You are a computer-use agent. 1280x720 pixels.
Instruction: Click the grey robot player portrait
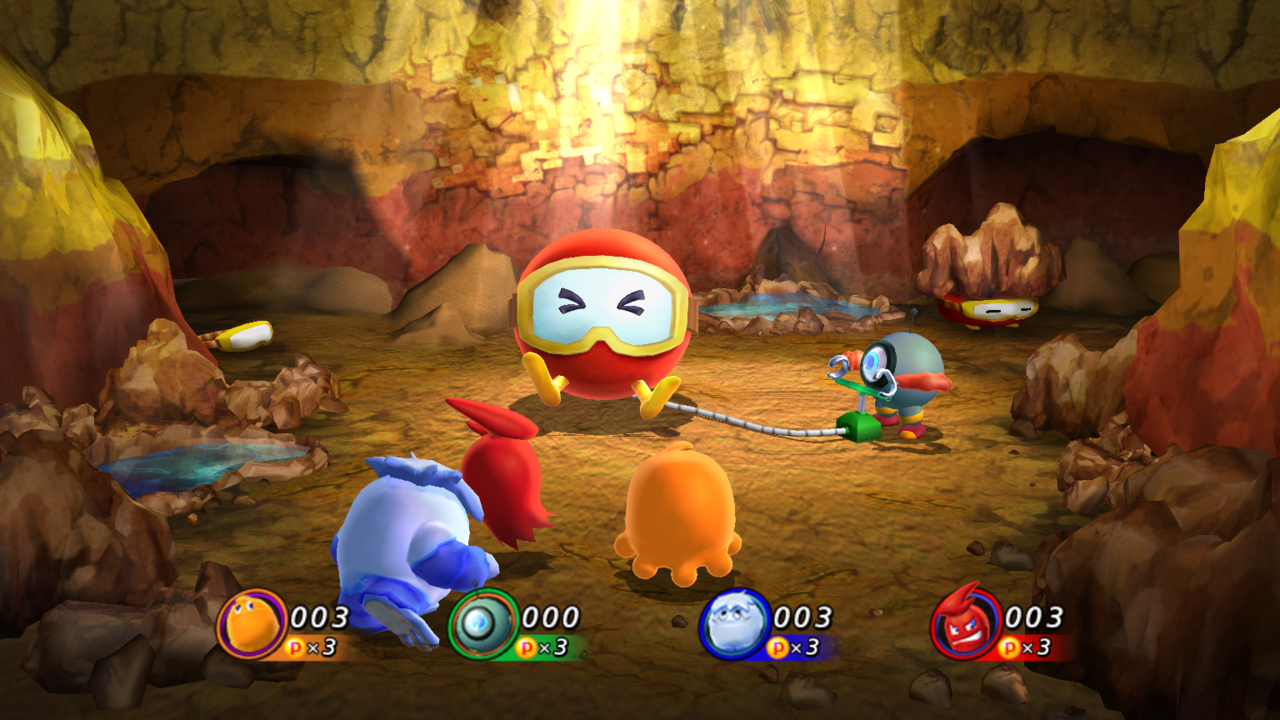point(483,624)
